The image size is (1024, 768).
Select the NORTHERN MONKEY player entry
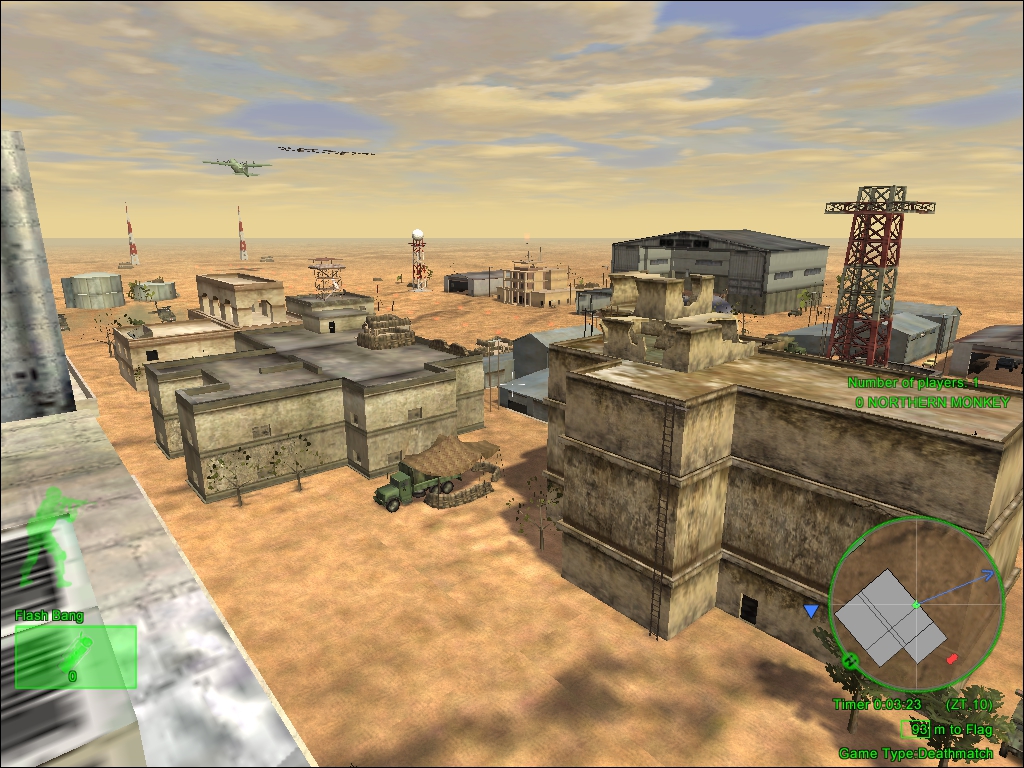(x=930, y=401)
